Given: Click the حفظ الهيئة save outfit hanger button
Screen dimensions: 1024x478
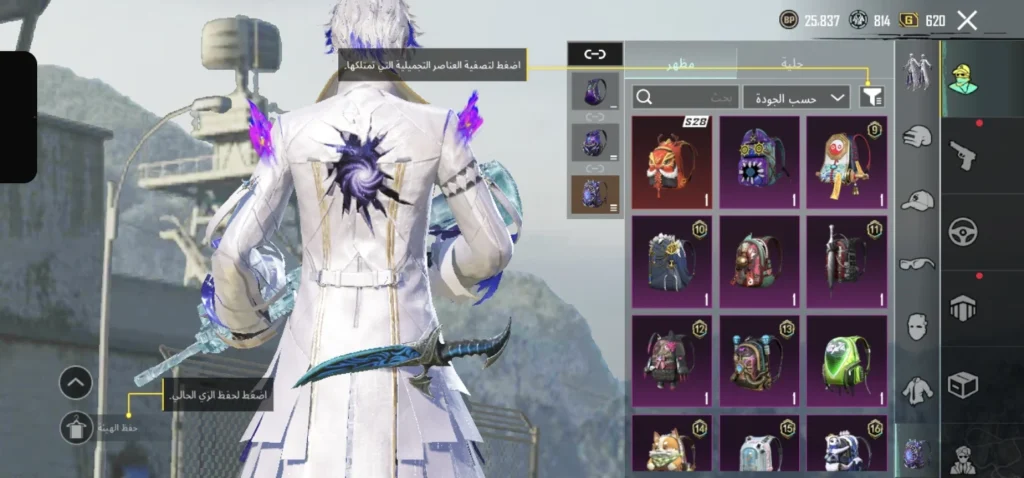Looking at the screenshot, I should point(76,429).
